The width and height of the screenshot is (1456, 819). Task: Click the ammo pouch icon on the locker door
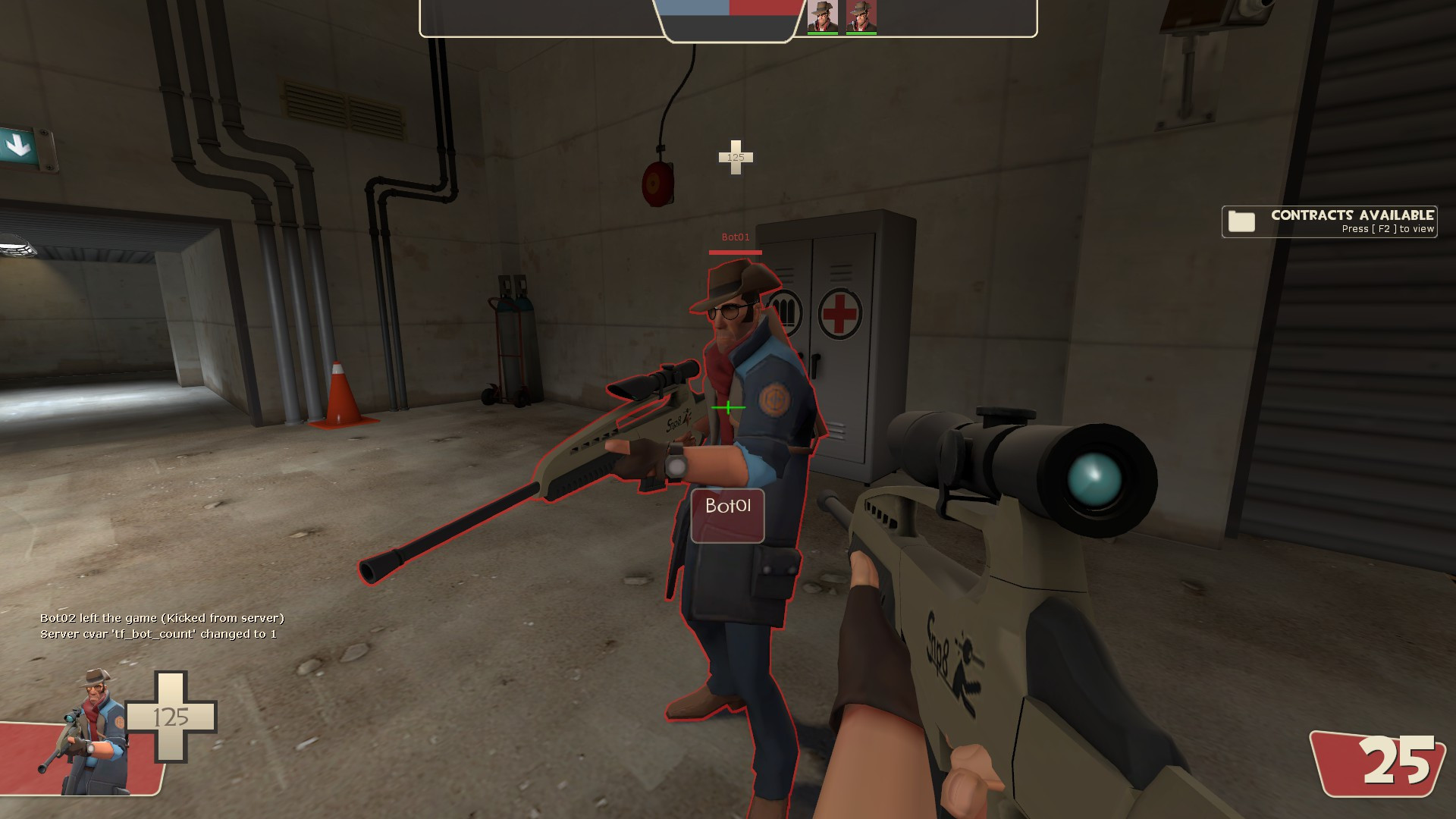coord(785,311)
